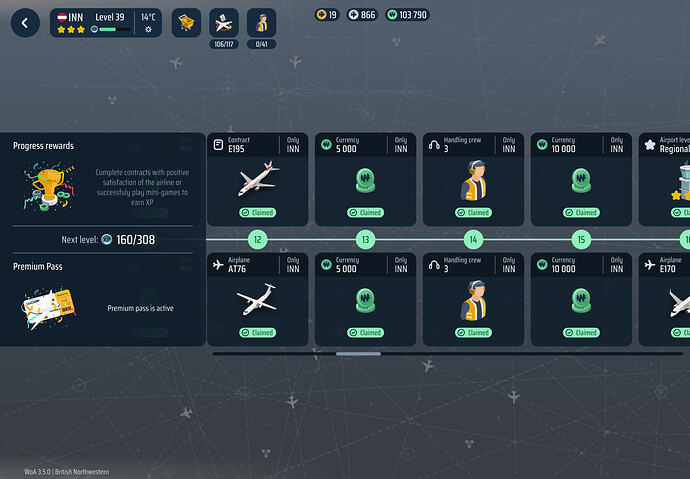Click the horizontal rewards scrollbar thumb
Viewport: 690px width, 479px height.
point(358,353)
